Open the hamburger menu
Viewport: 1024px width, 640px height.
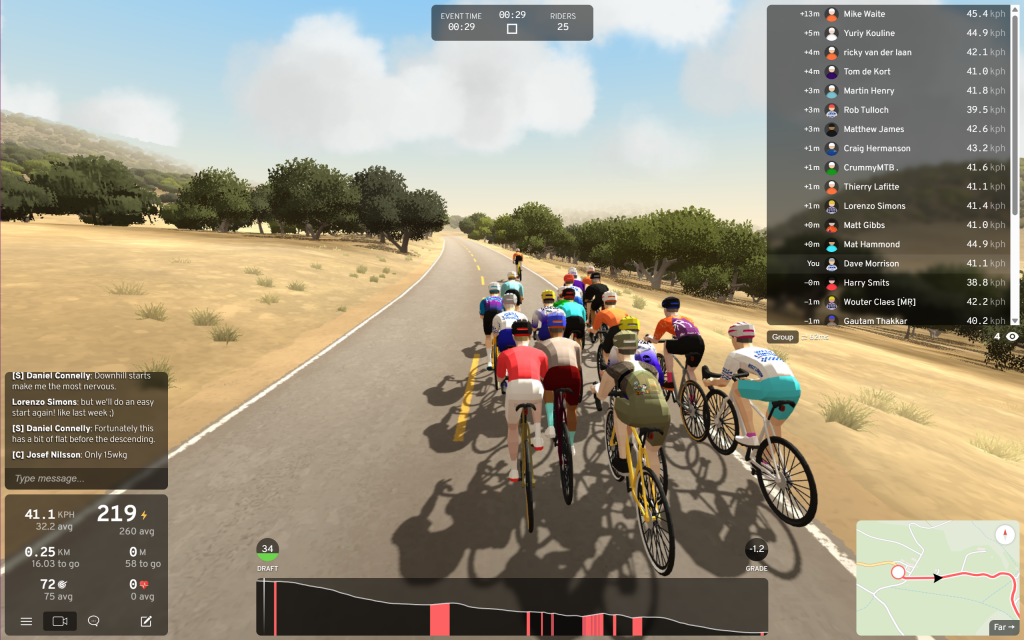26,621
